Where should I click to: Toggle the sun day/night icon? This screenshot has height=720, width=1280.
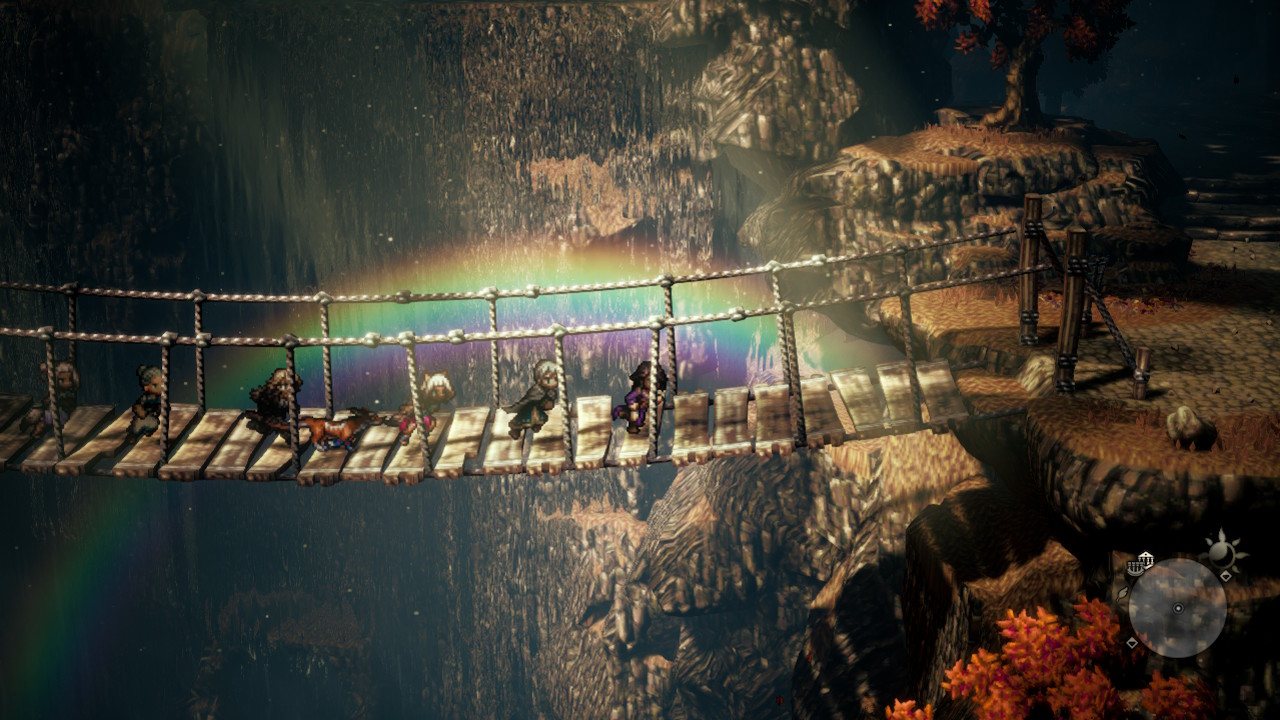pyautogui.click(x=1221, y=551)
